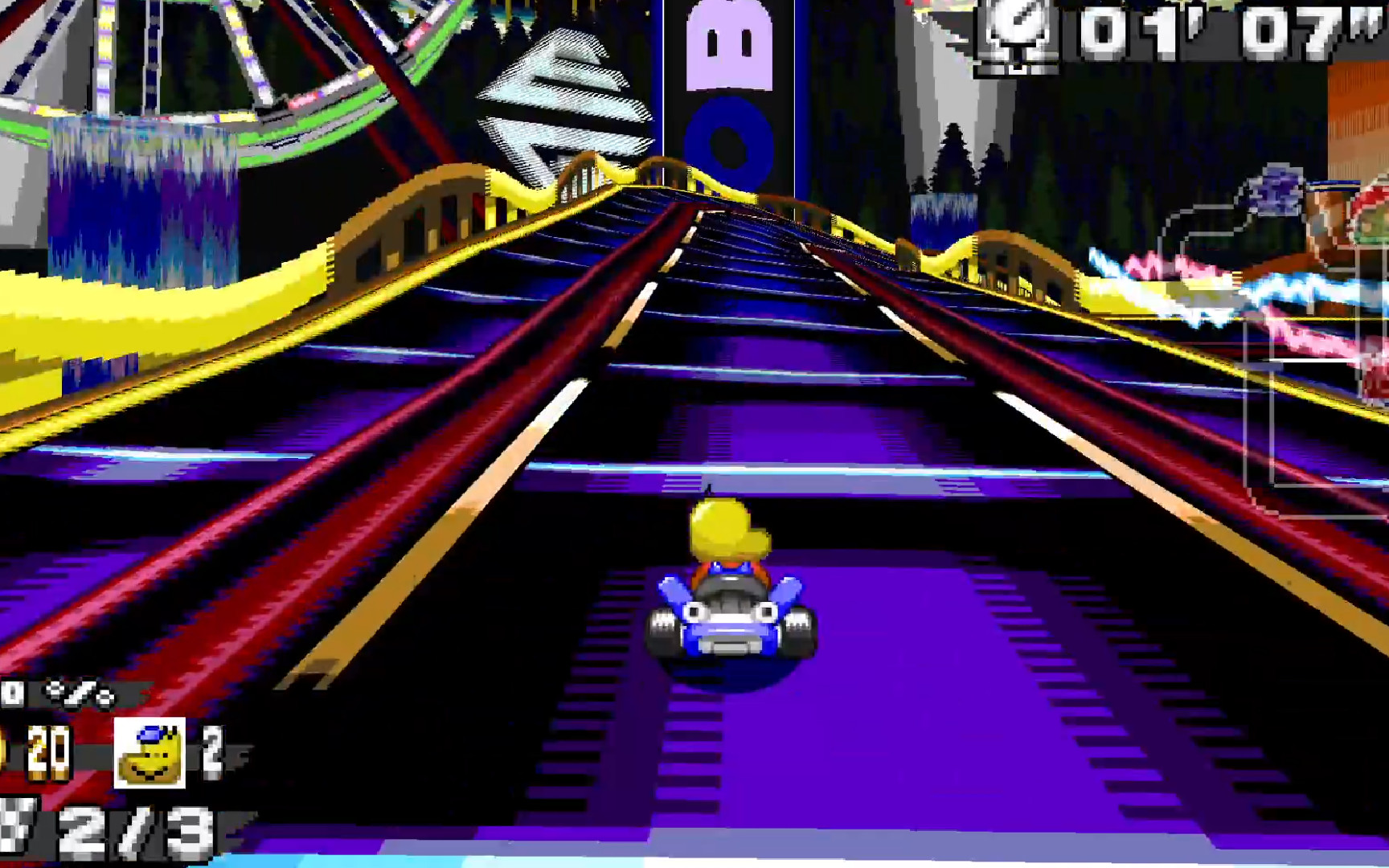Click the race timer reading 01' 07"

pos(1222,32)
